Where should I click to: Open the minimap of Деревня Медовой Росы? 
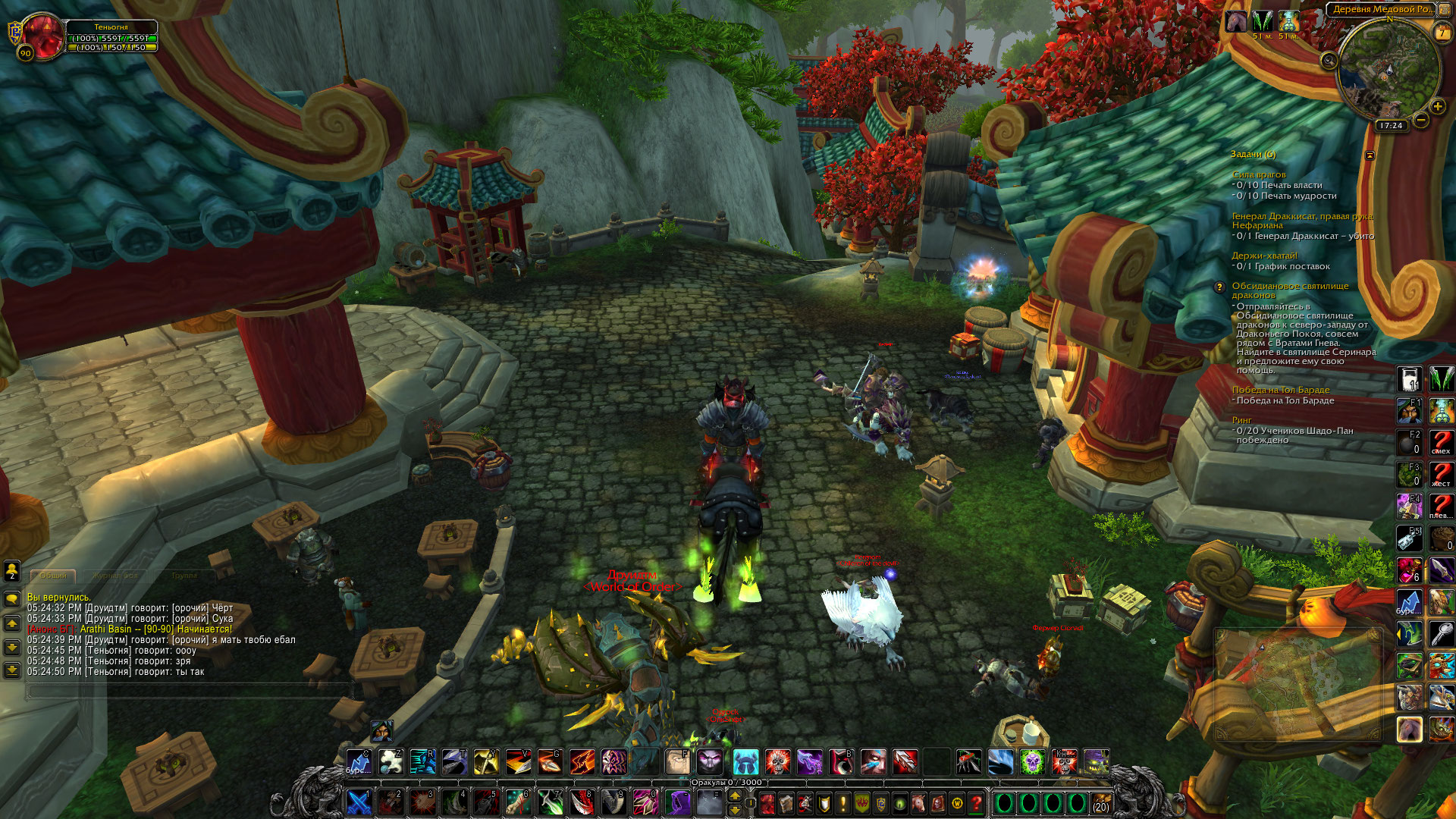click(x=1388, y=70)
